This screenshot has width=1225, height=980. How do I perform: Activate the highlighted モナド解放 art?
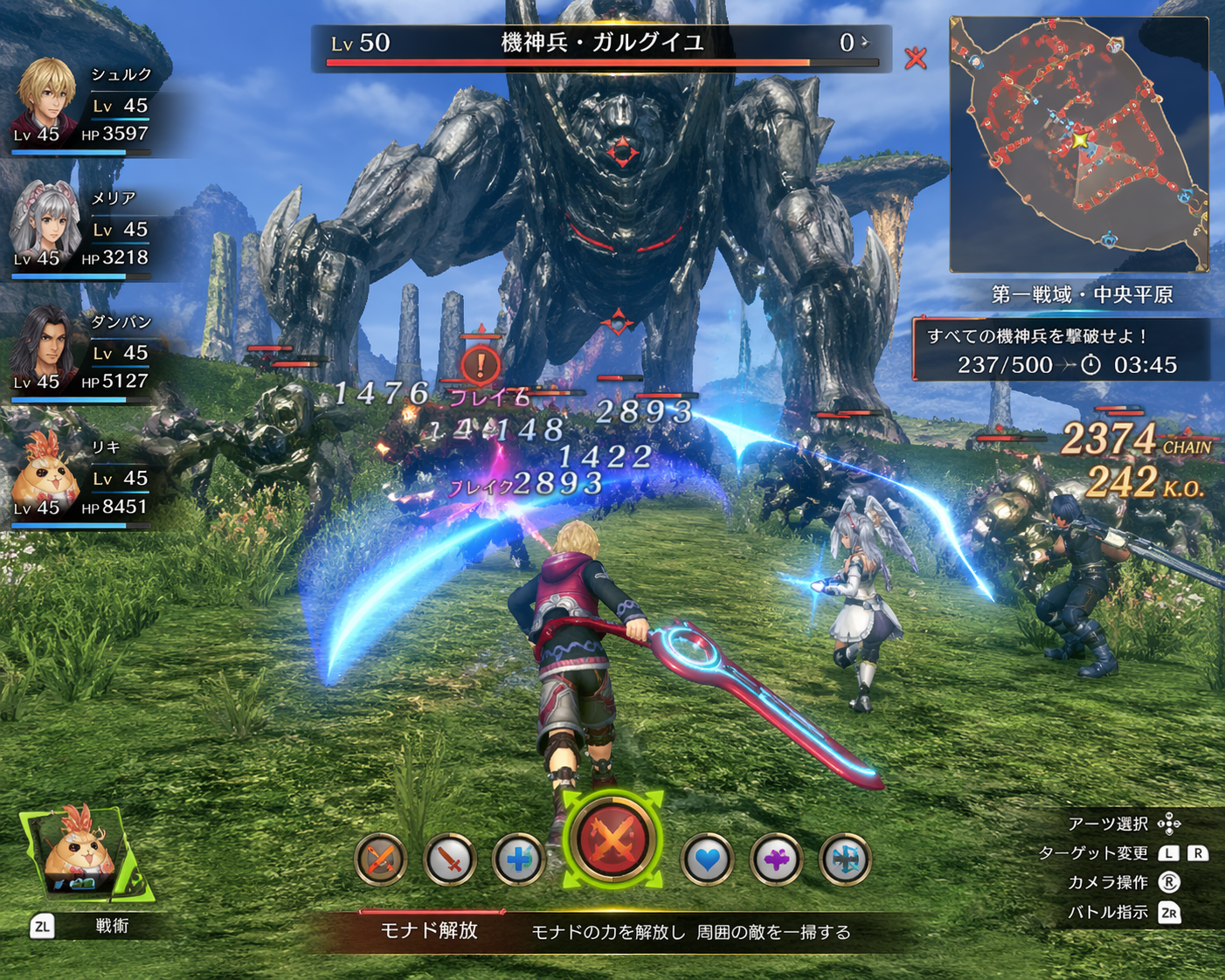pyautogui.click(x=612, y=839)
